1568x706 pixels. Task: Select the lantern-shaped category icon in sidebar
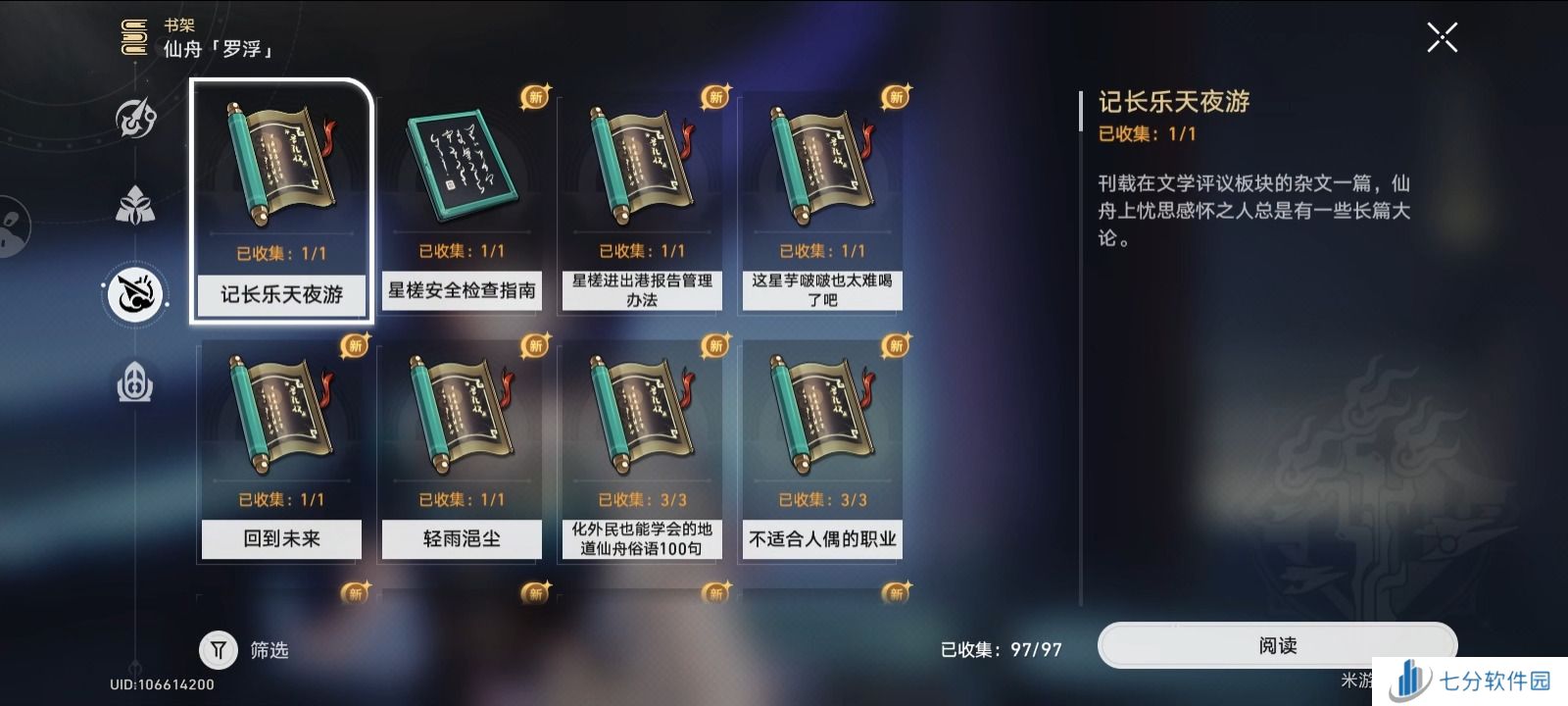click(x=135, y=382)
